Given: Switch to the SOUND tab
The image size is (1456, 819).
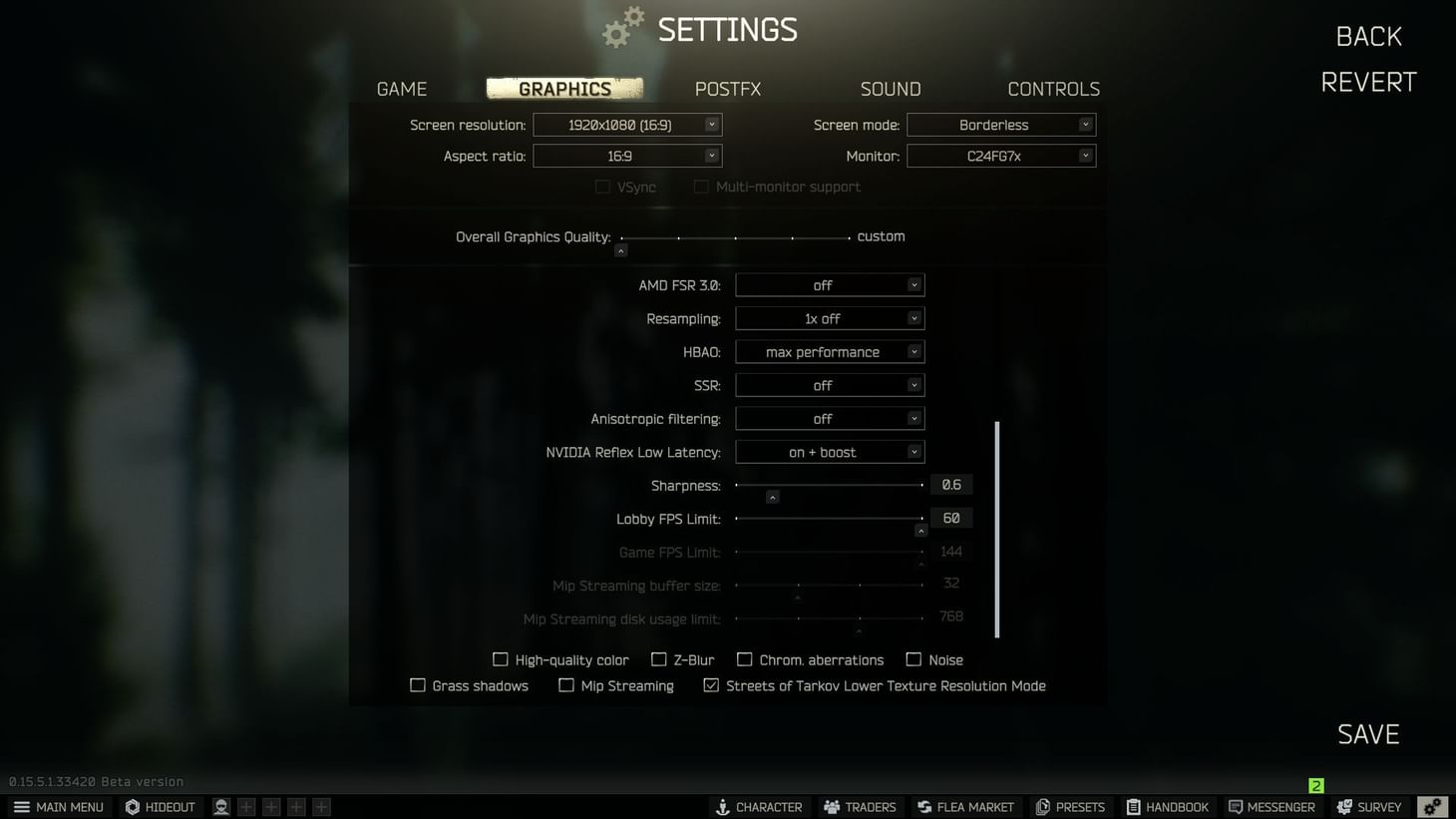Looking at the screenshot, I should coord(890,89).
